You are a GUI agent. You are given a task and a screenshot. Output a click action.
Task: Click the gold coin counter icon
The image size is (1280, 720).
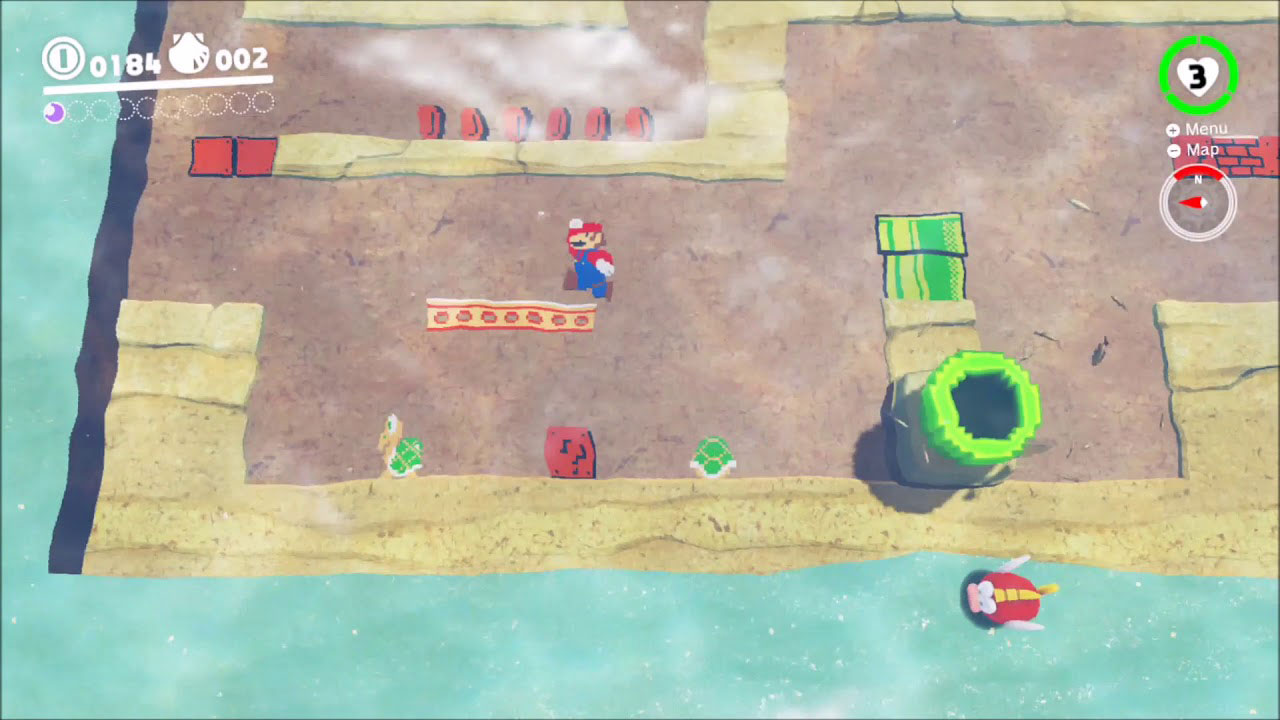[62, 57]
